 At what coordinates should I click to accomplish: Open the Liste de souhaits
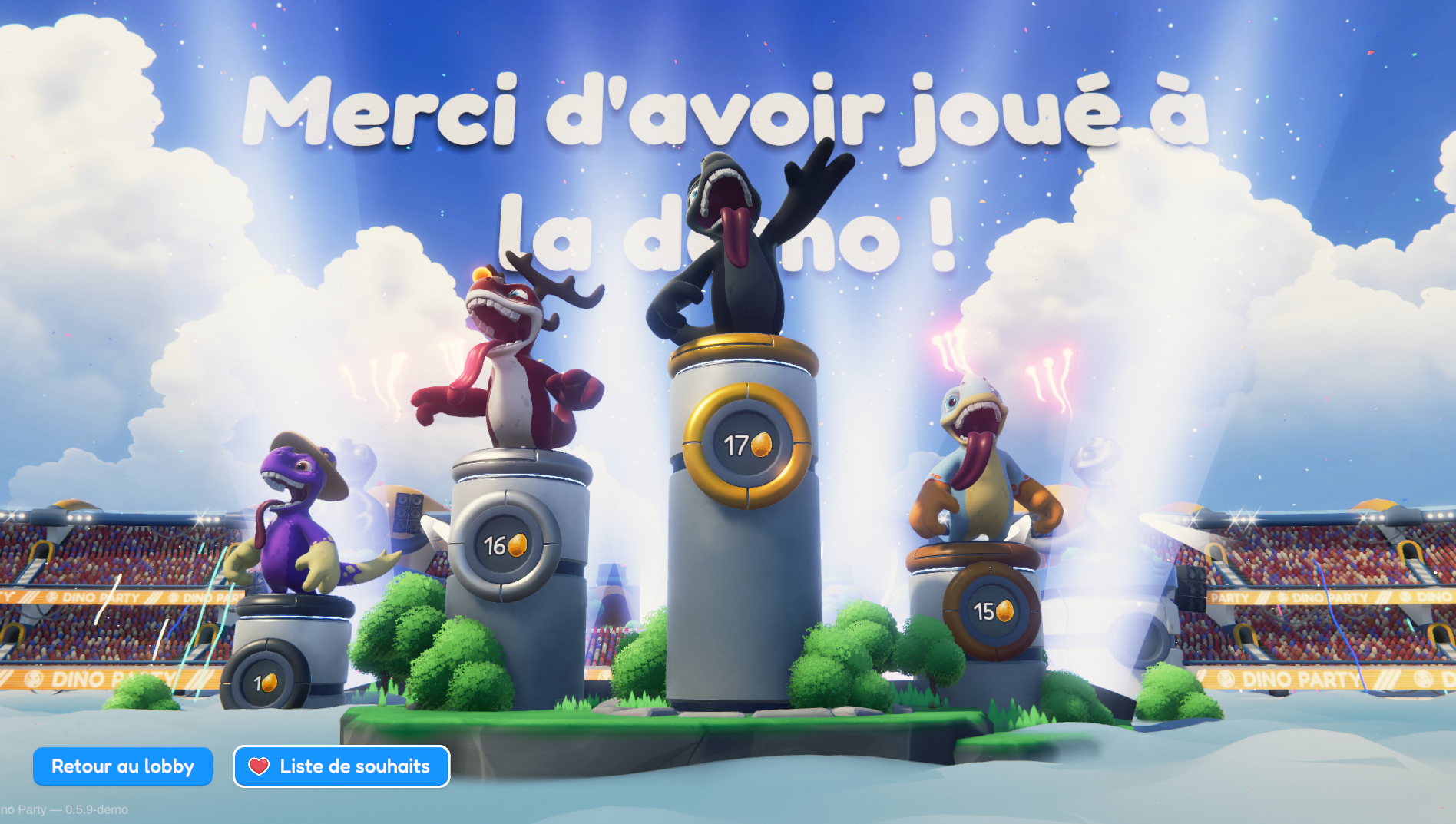point(341,766)
